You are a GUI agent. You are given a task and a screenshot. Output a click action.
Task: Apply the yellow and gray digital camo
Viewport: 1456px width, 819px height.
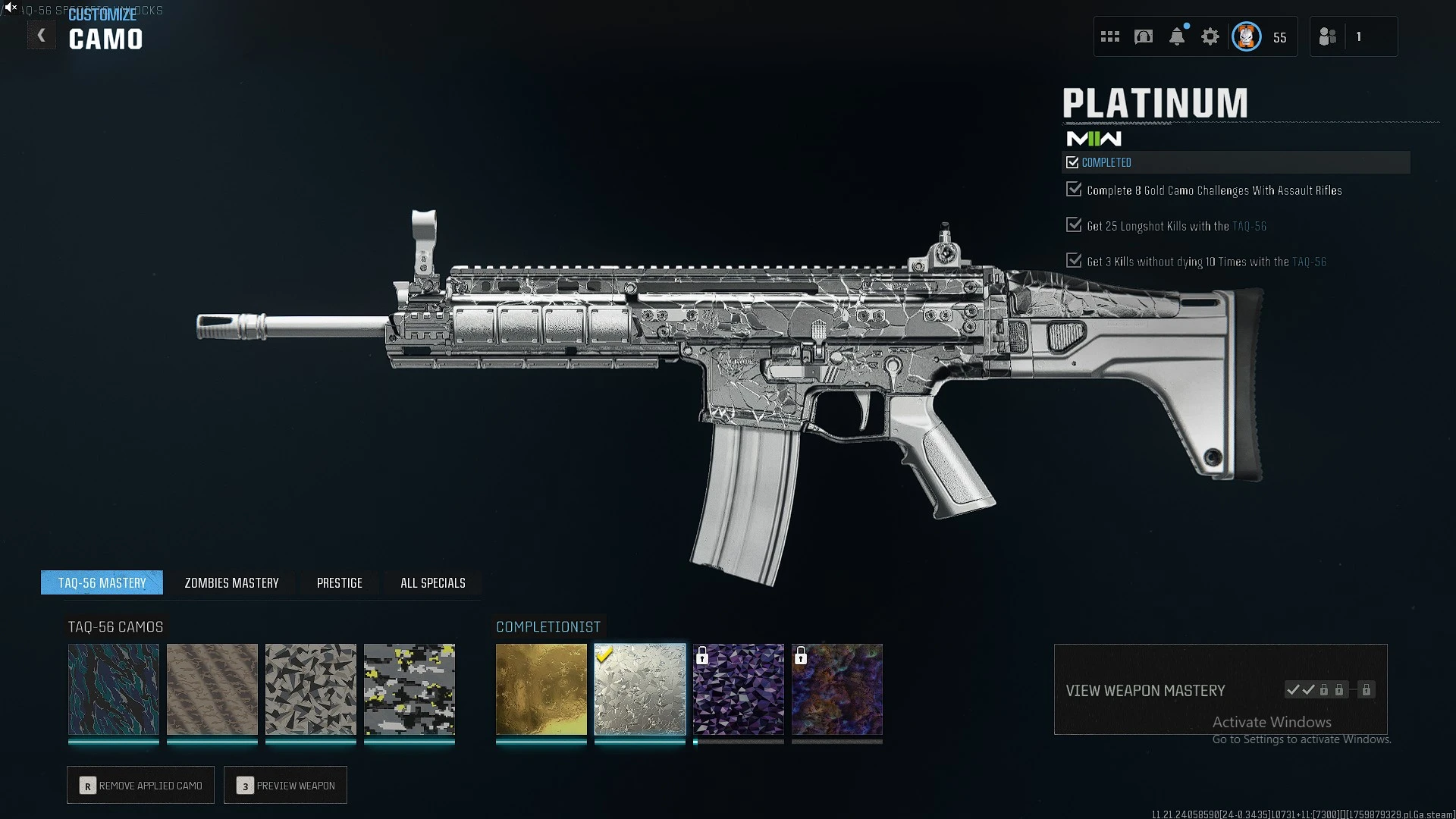point(409,689)
